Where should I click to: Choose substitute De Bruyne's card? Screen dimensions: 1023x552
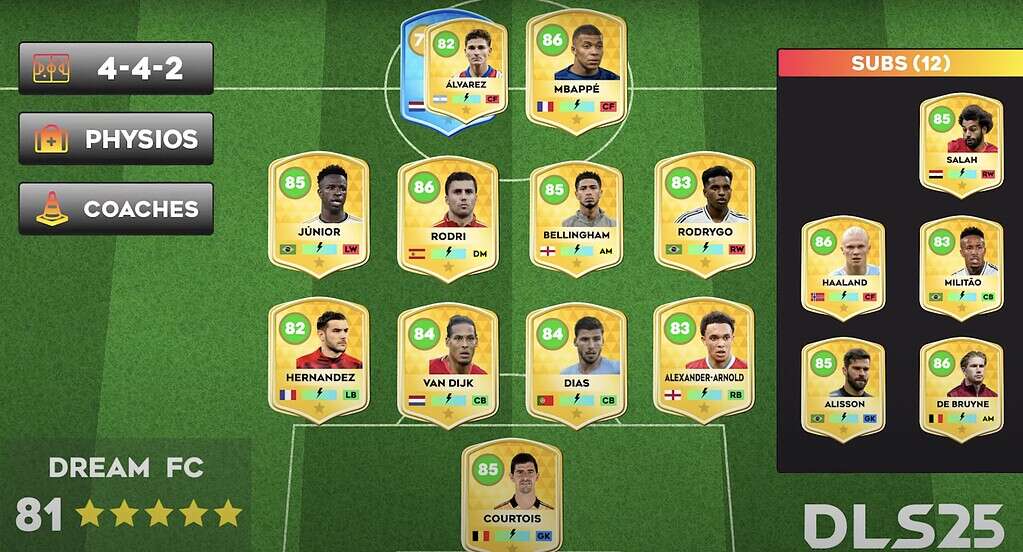point(960,389)
